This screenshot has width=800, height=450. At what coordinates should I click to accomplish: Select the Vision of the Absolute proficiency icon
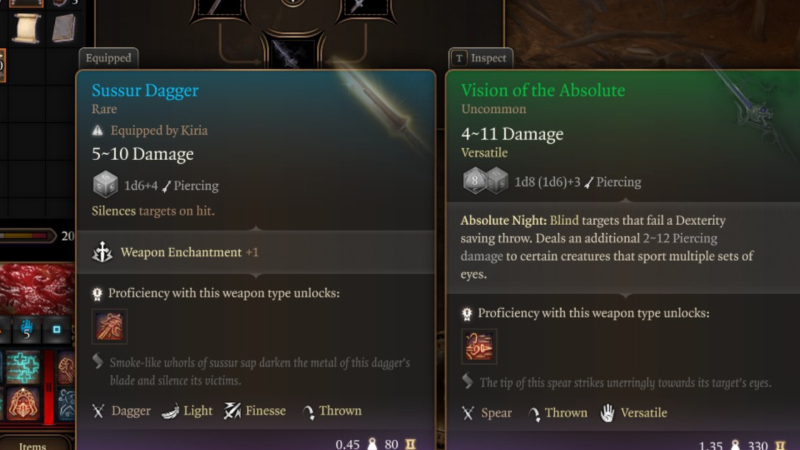coord(478,347)
